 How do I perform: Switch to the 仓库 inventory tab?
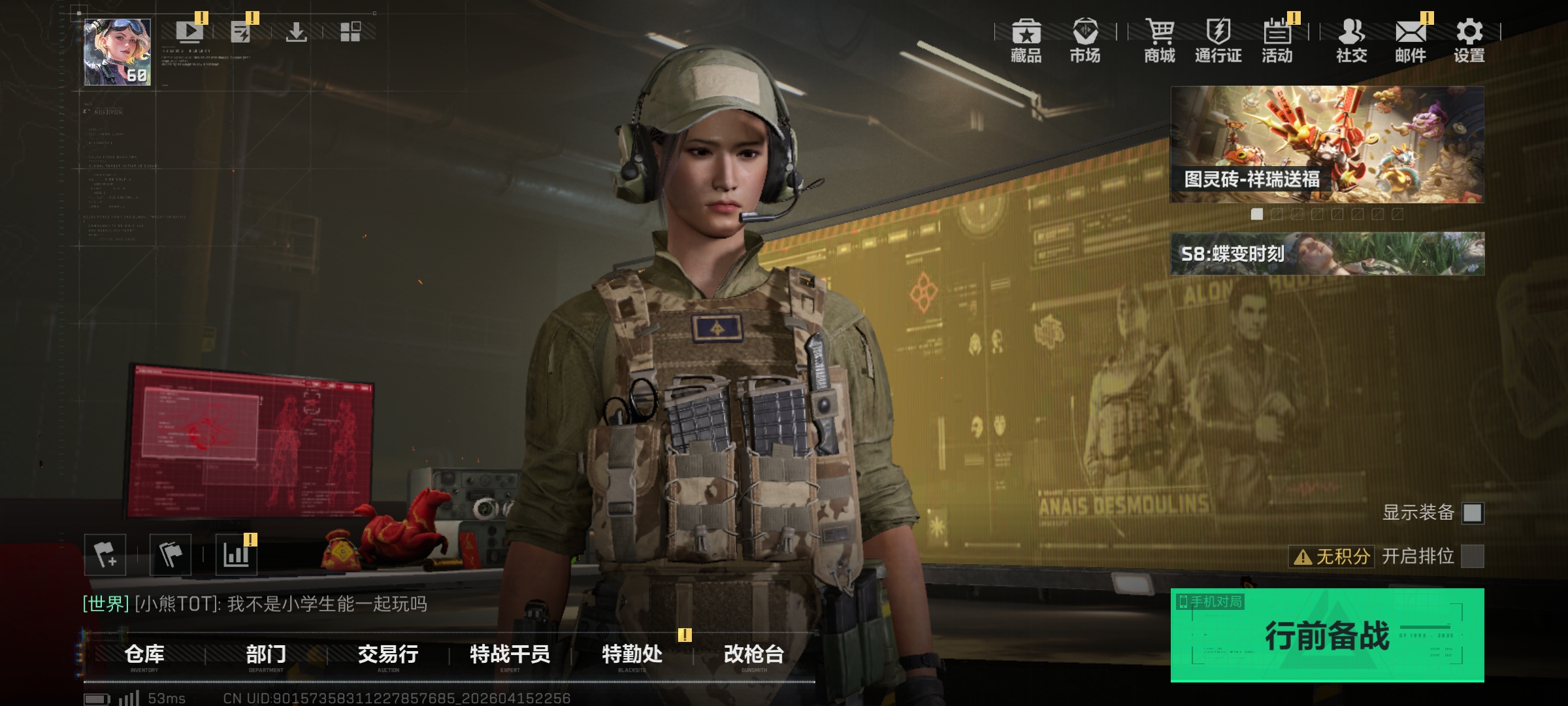click(144, 654)
